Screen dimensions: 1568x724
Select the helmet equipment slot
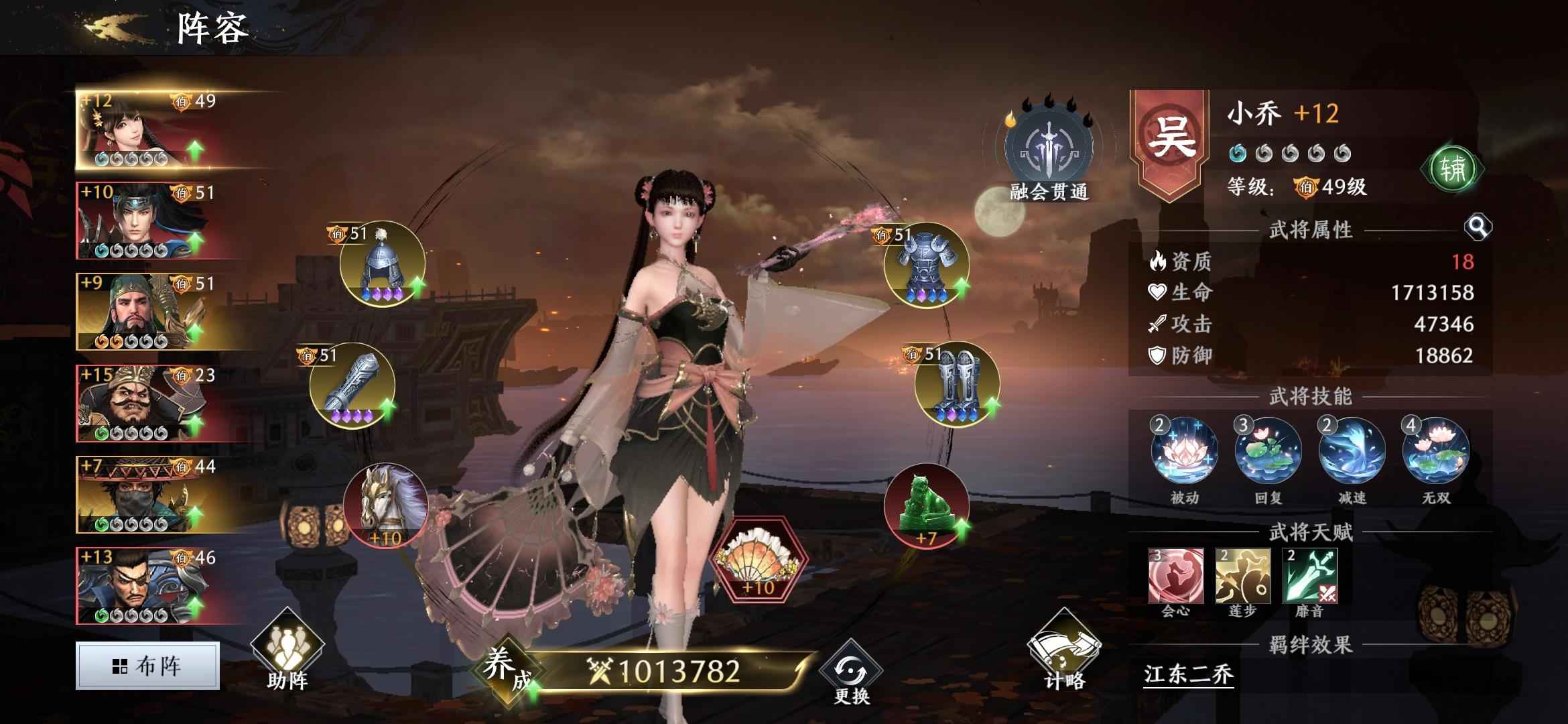[382, 265]
